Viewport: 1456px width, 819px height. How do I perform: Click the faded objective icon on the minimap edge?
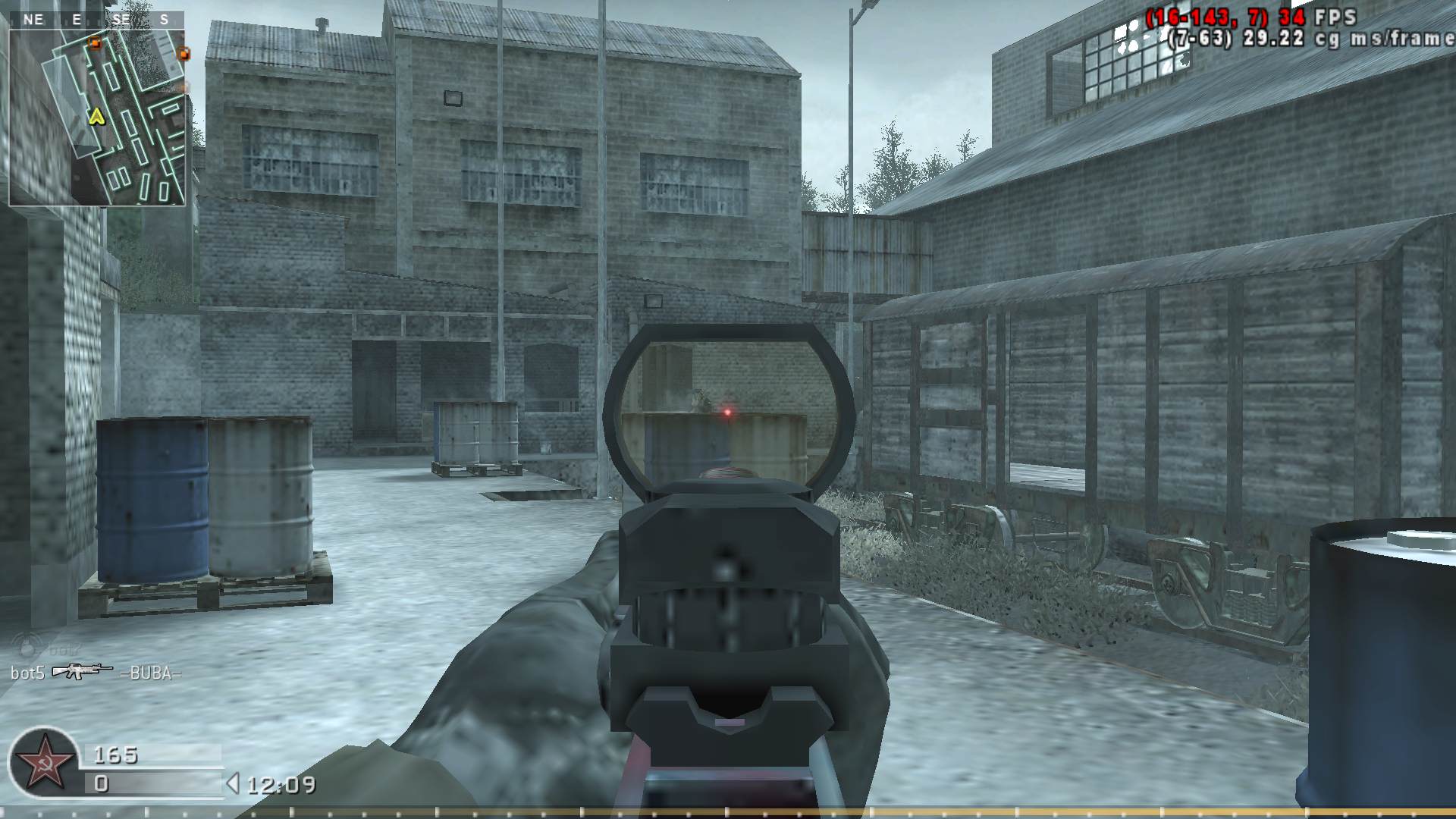(x=184, y=87)
